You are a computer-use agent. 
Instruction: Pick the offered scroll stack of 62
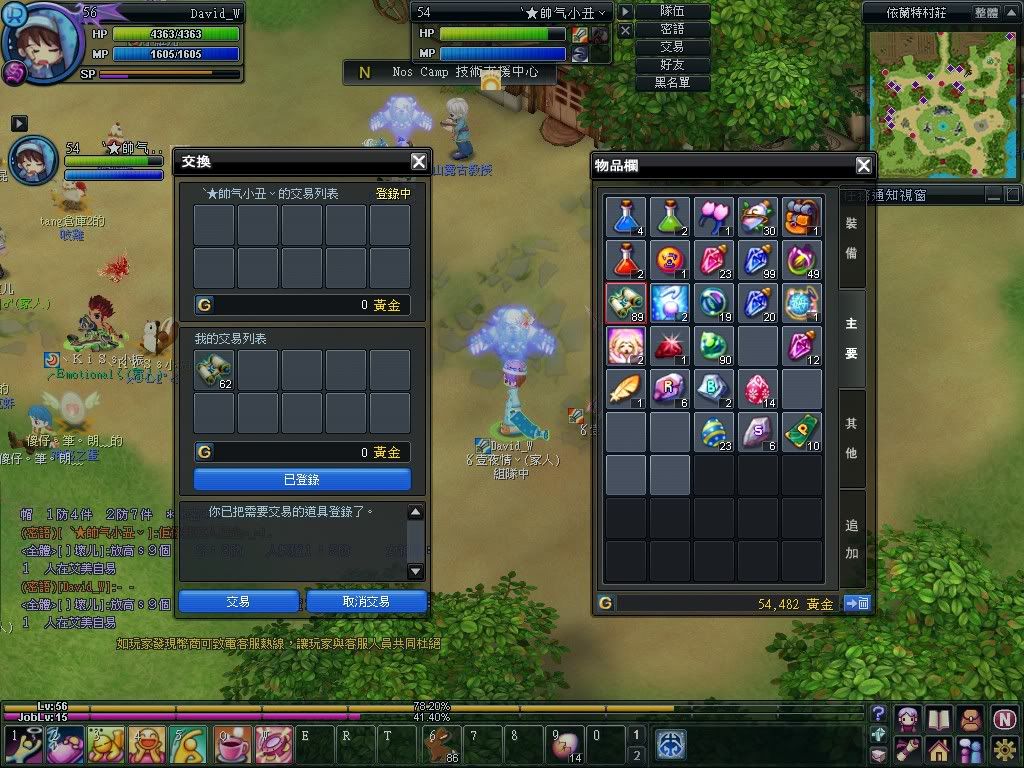(x=214, y=370)
